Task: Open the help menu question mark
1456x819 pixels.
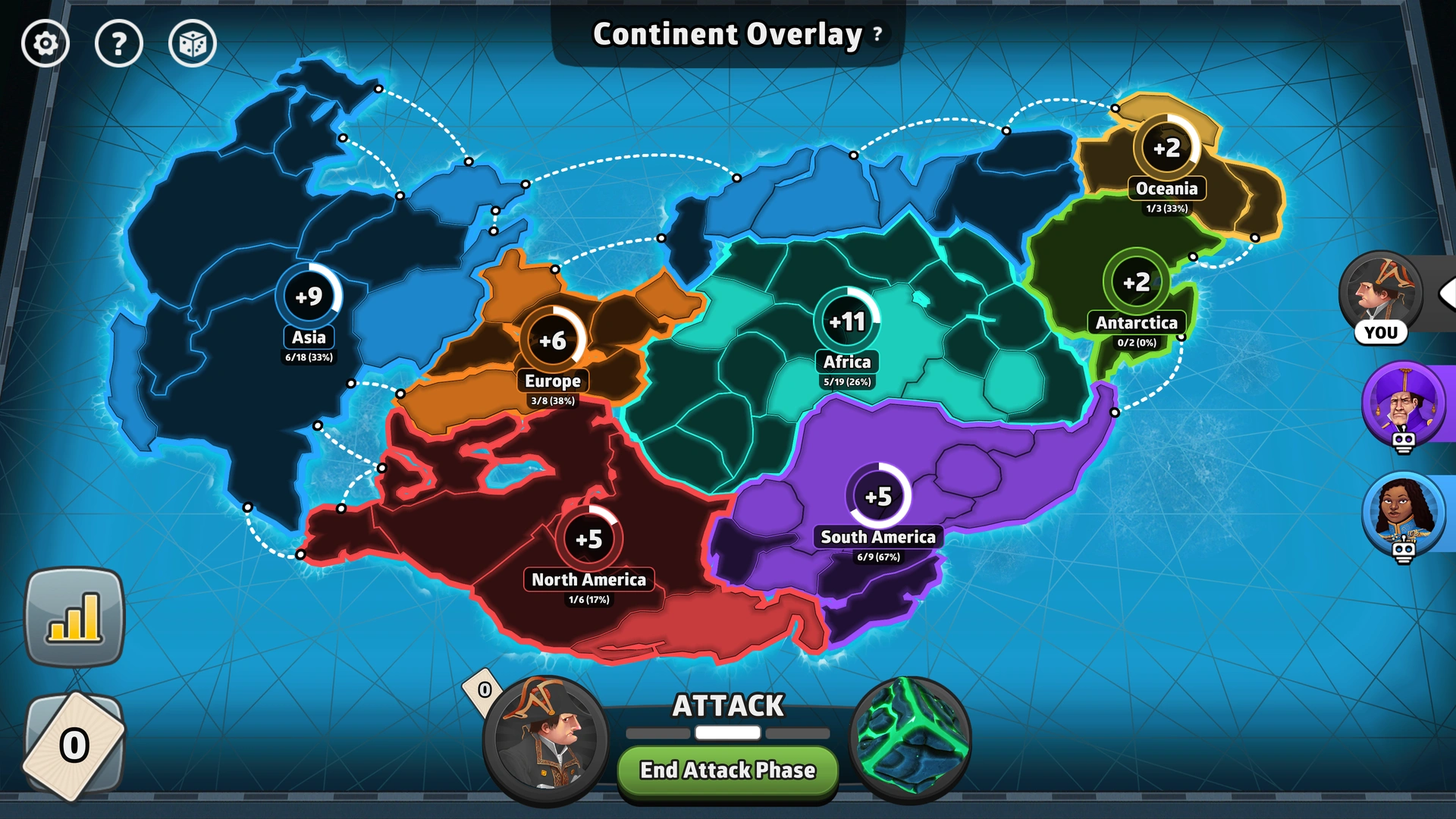Action: tap(119, 43)
